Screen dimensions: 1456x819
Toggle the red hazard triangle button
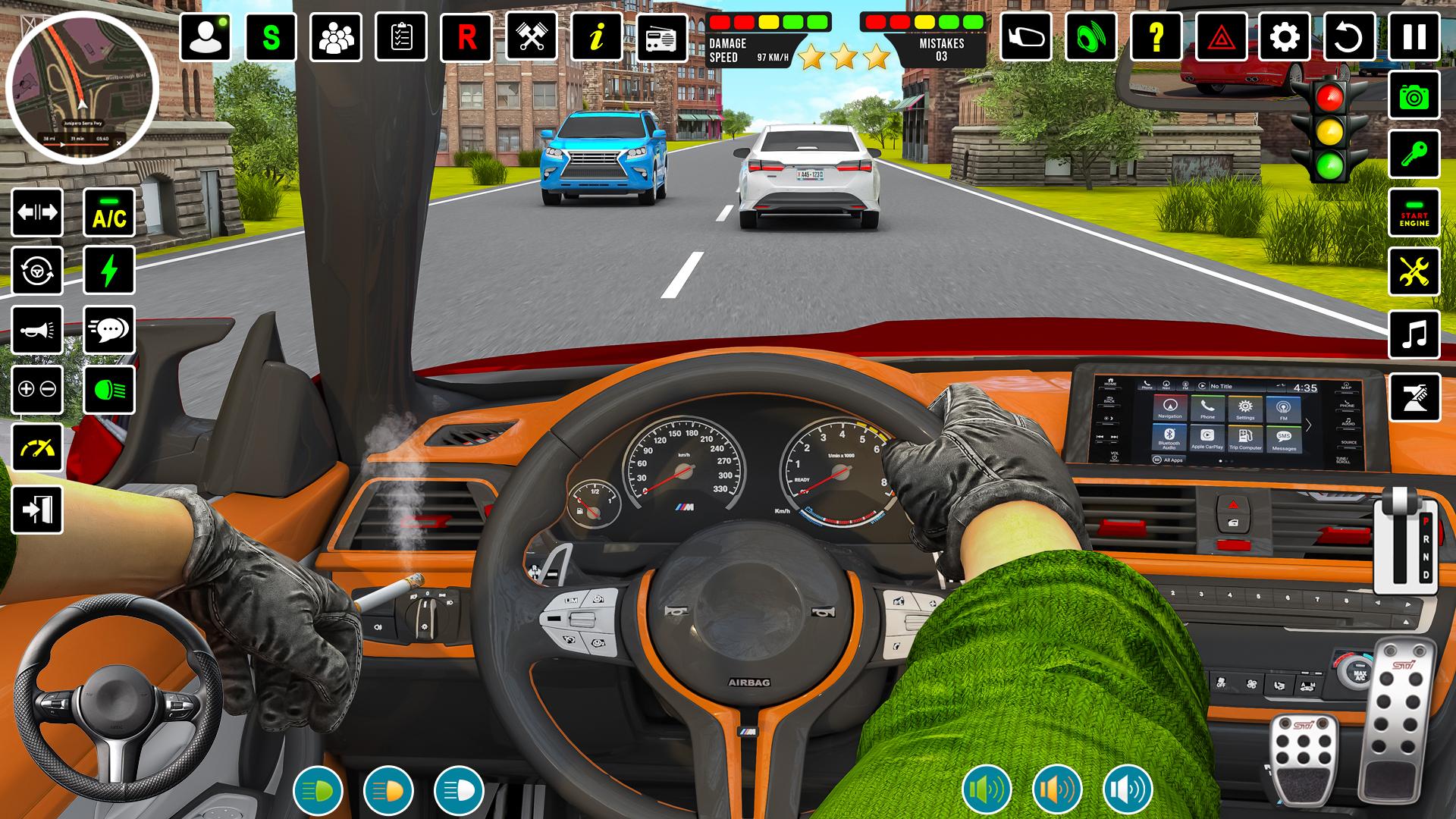tap(1221, 36)
